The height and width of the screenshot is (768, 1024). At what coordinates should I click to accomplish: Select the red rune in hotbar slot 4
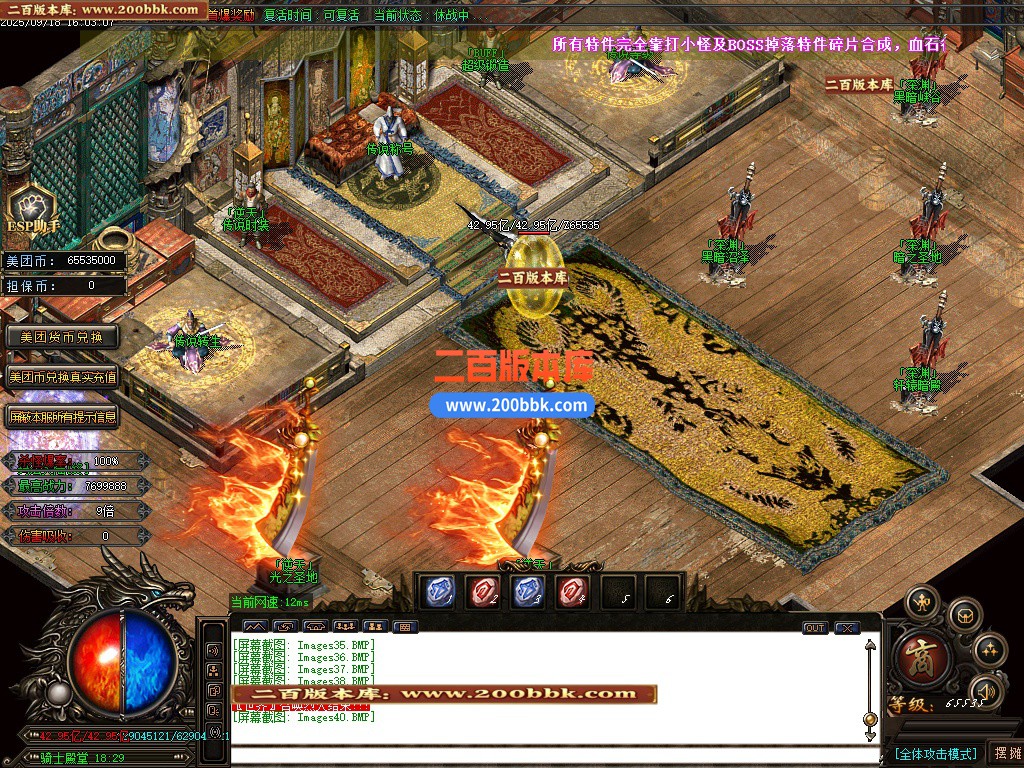point(574,592)
